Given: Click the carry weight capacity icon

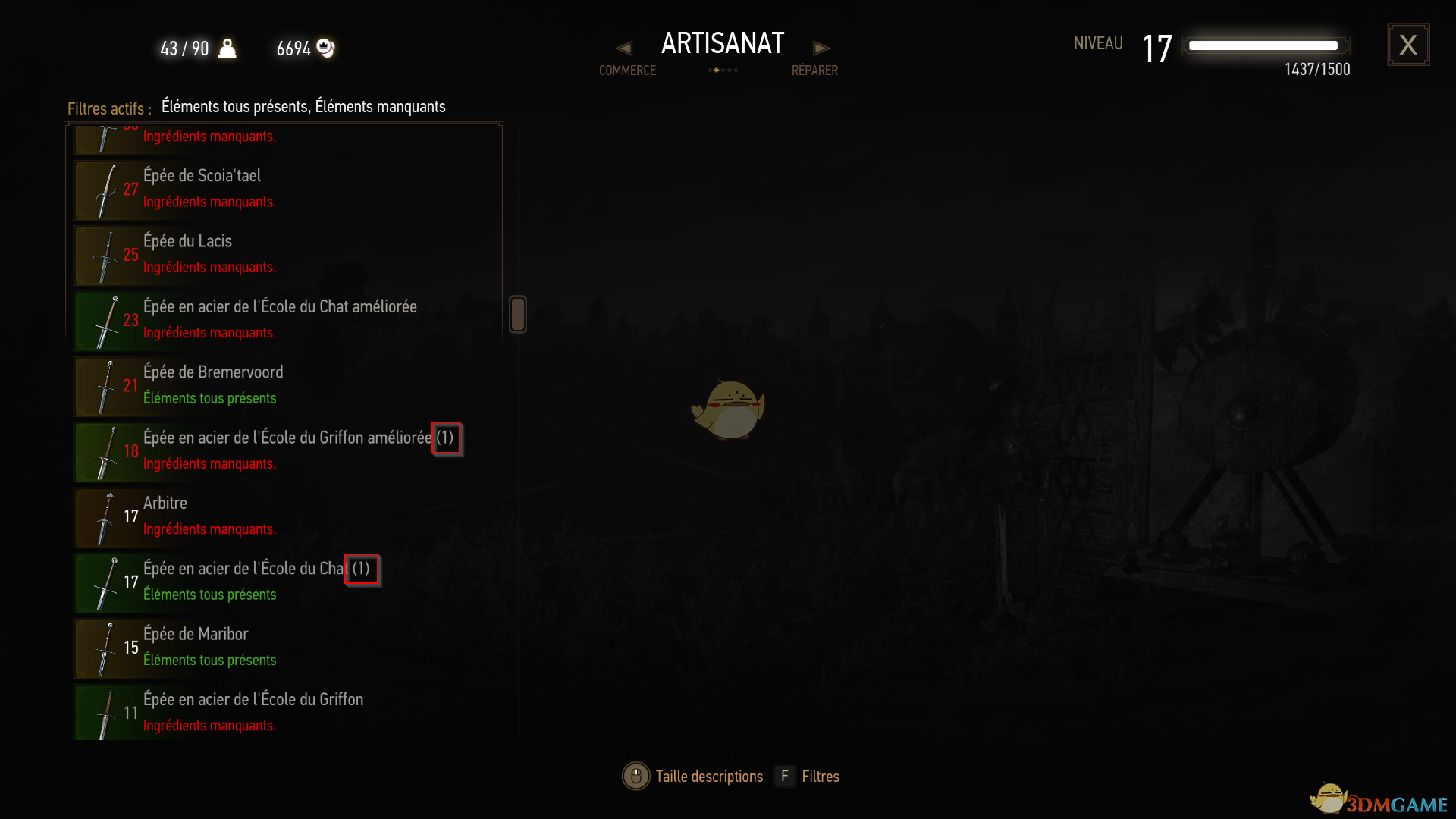Looking at the screenshot, I should click(x=227, y=48).
